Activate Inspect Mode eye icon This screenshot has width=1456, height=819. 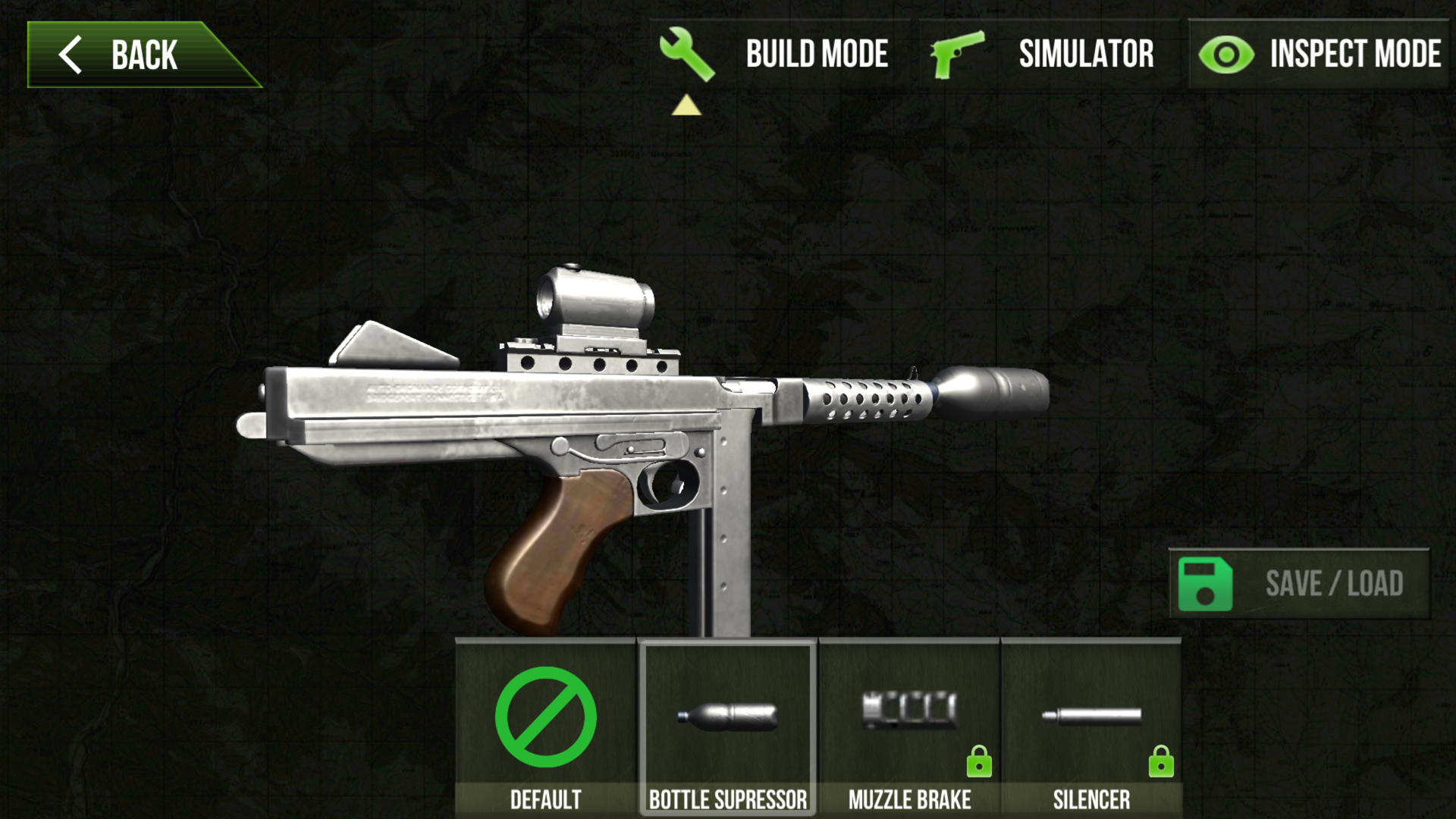click(1226, 53)
